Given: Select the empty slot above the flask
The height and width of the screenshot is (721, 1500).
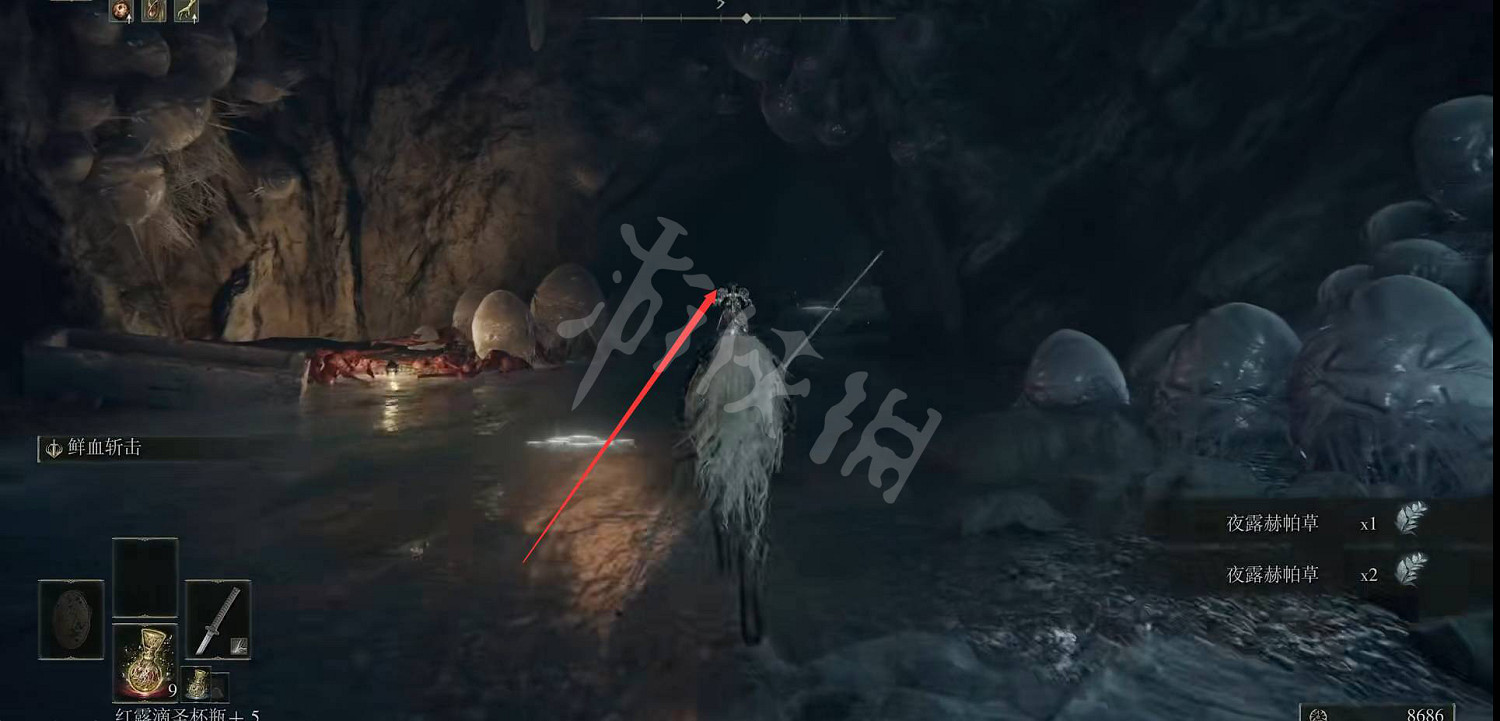Looking at the screenshot, I should (145, 578).
